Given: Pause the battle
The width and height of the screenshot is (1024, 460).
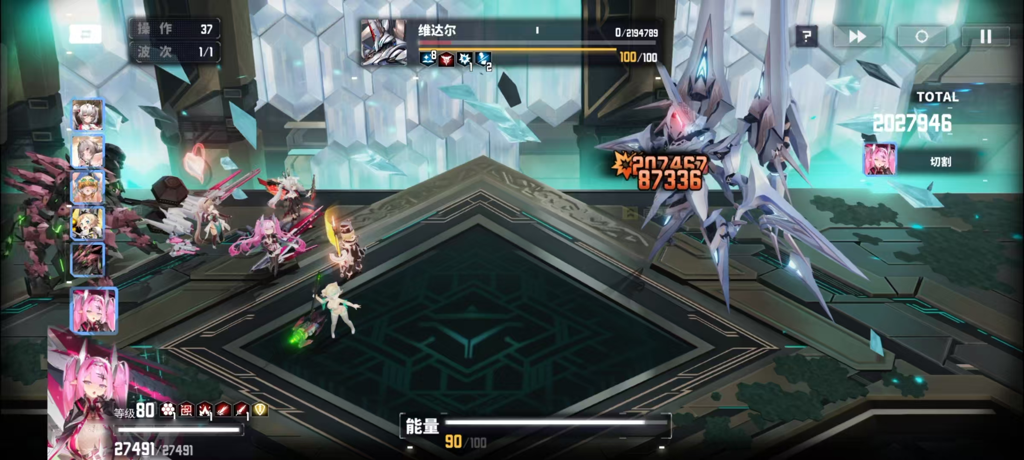Looking at the screenshot, I should [985, 37].
